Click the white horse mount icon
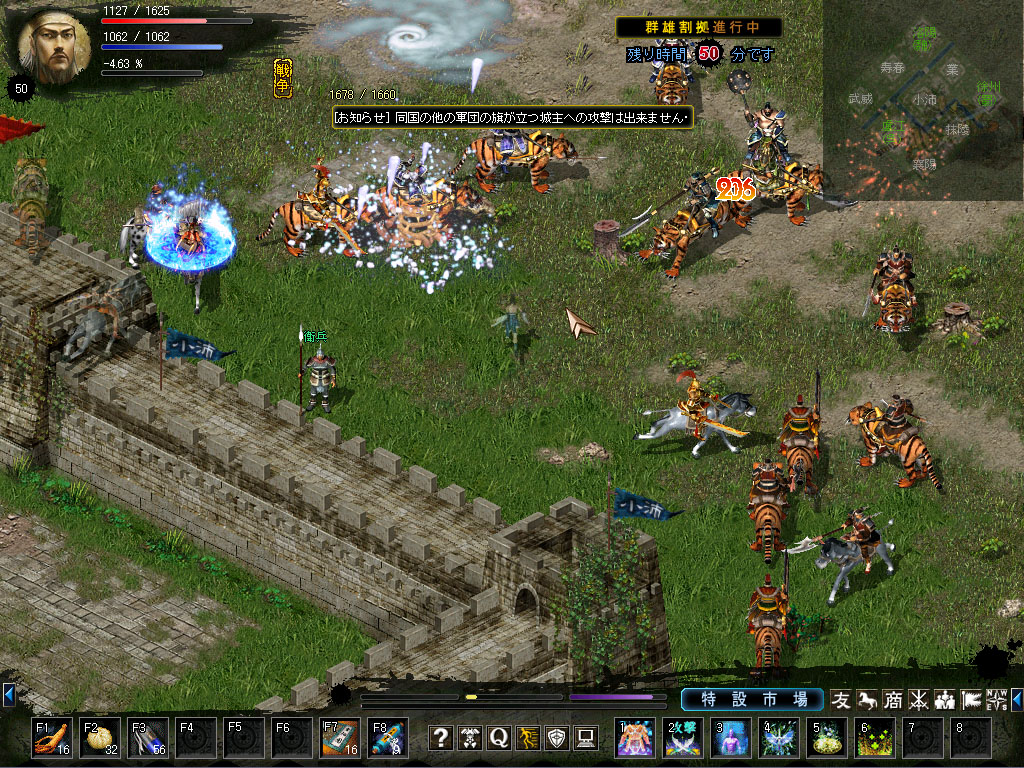Image resolution: width=1024 pixels, height=768 pixels. click(867, 700)
